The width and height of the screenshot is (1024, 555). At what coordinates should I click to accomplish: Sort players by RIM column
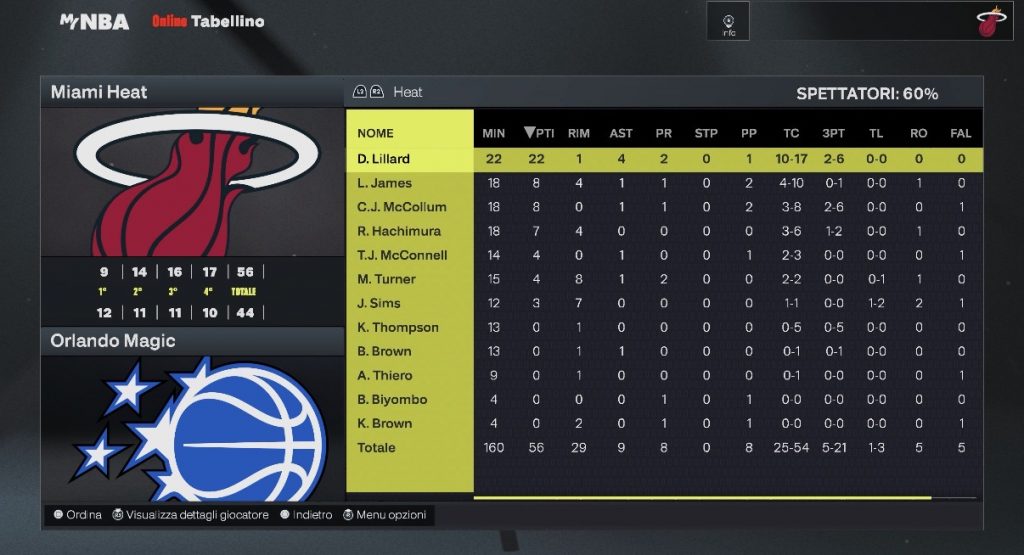point(578,133)
